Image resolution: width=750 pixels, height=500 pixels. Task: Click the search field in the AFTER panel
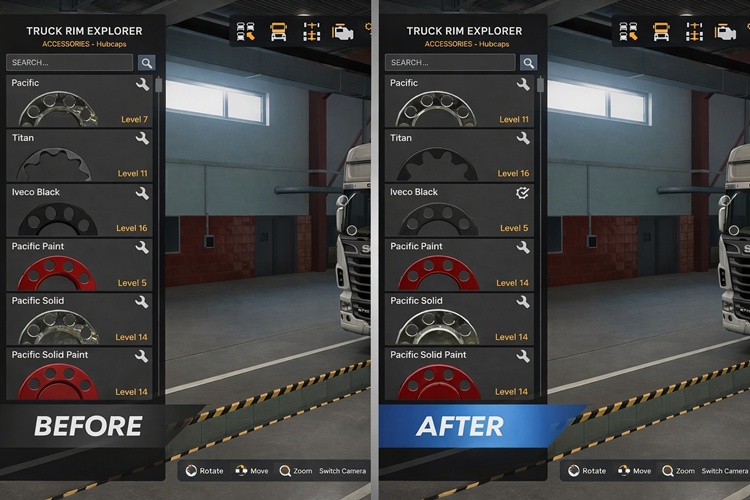point(449,62)
